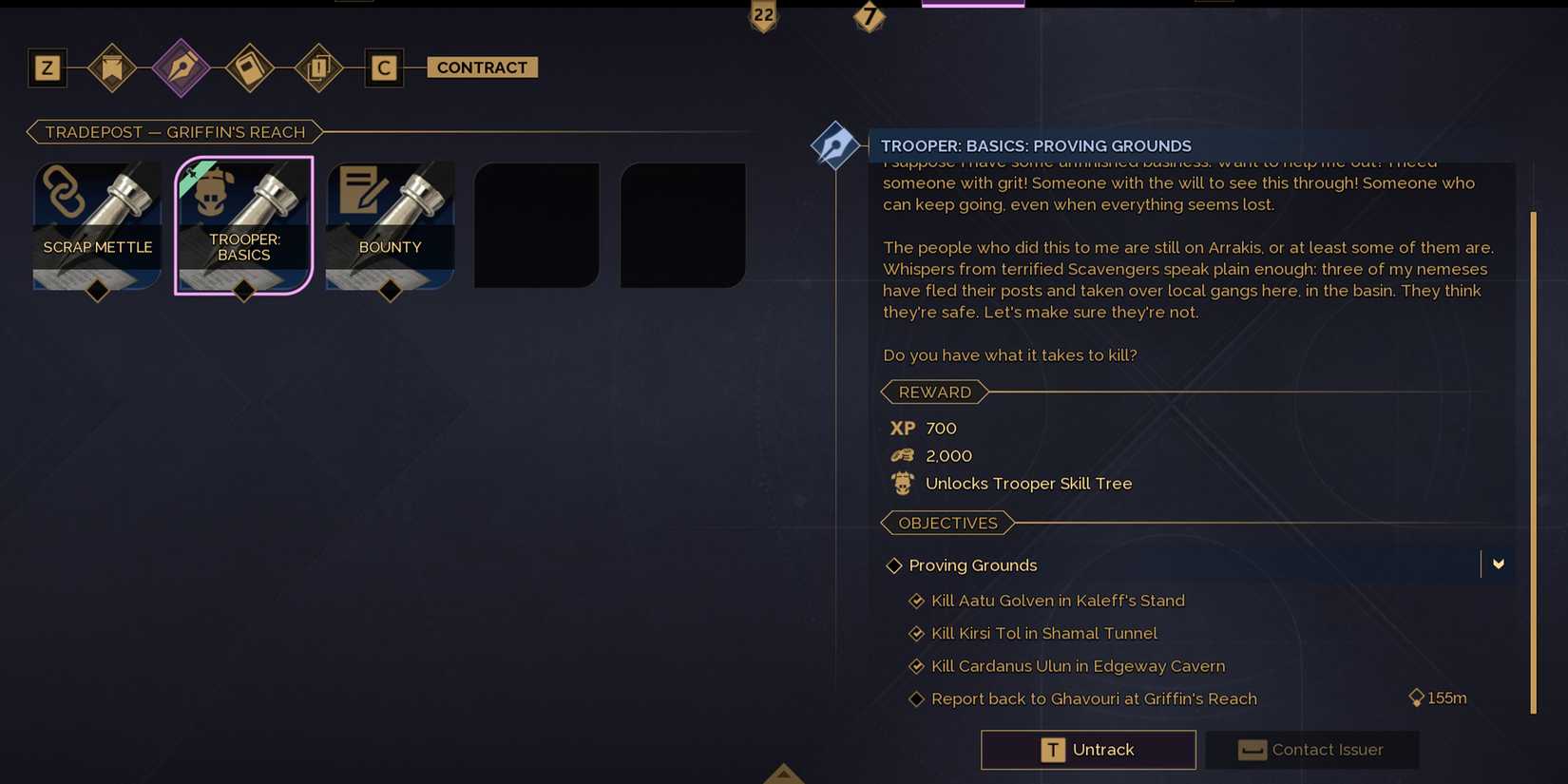Viewport: 1568px width, 784px height.
Task: Select the bookmark journal tab icon
Action: pos(112,67)
